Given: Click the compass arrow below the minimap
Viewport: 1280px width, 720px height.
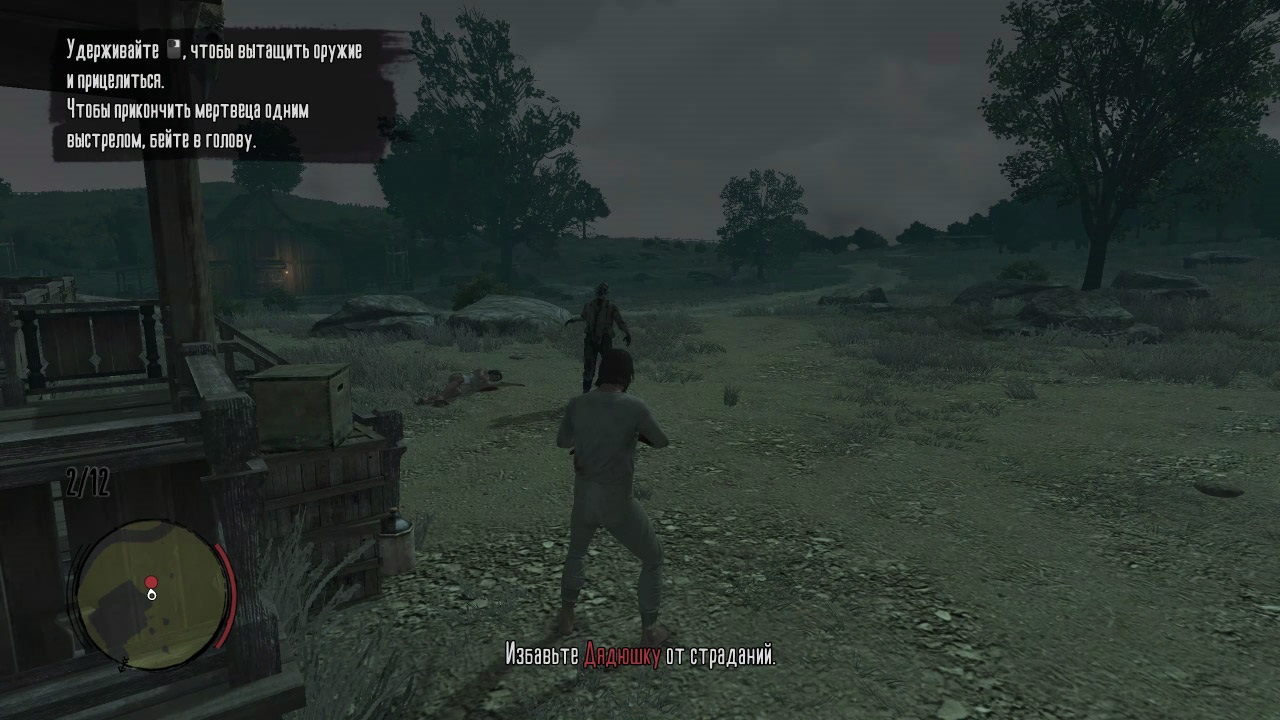Looking at the screenshot, I should [123, 663].
